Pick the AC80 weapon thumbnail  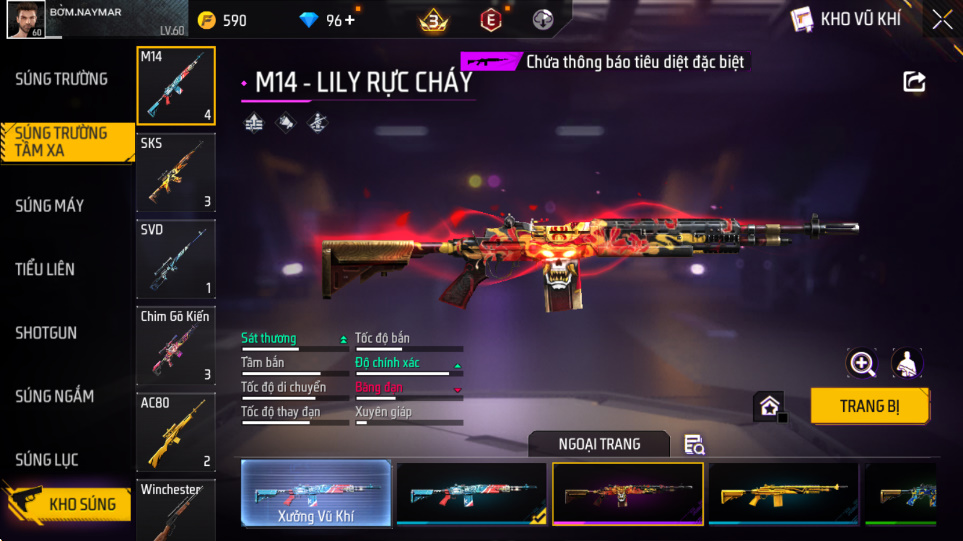(x=176, y=431)
